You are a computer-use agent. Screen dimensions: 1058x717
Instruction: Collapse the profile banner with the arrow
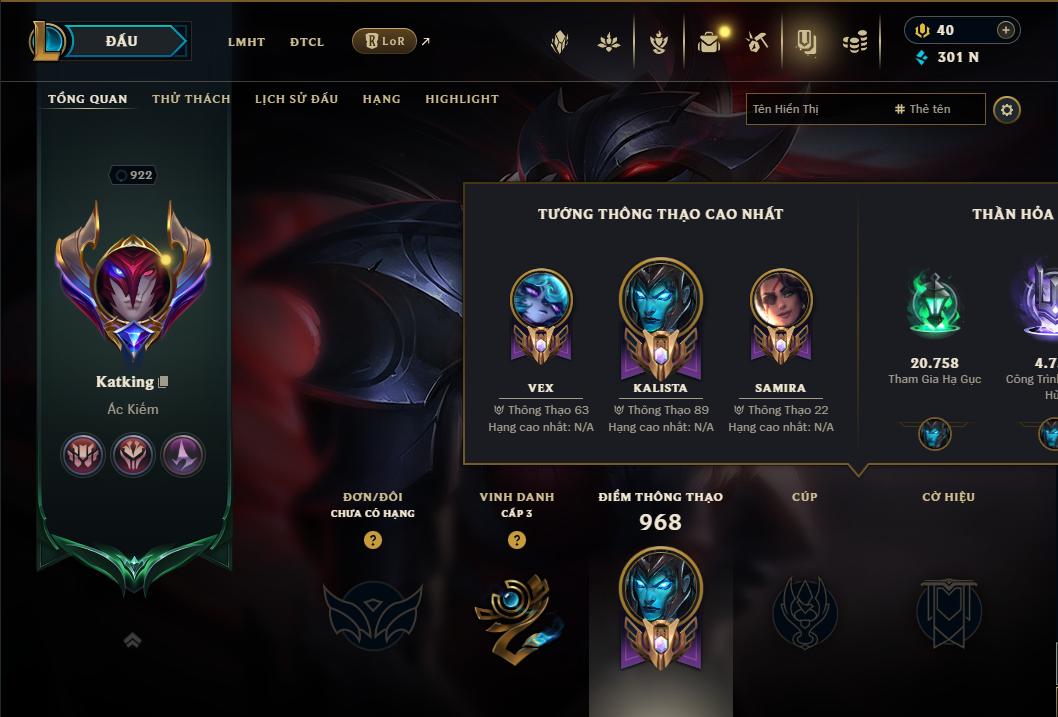click(132, 640)
